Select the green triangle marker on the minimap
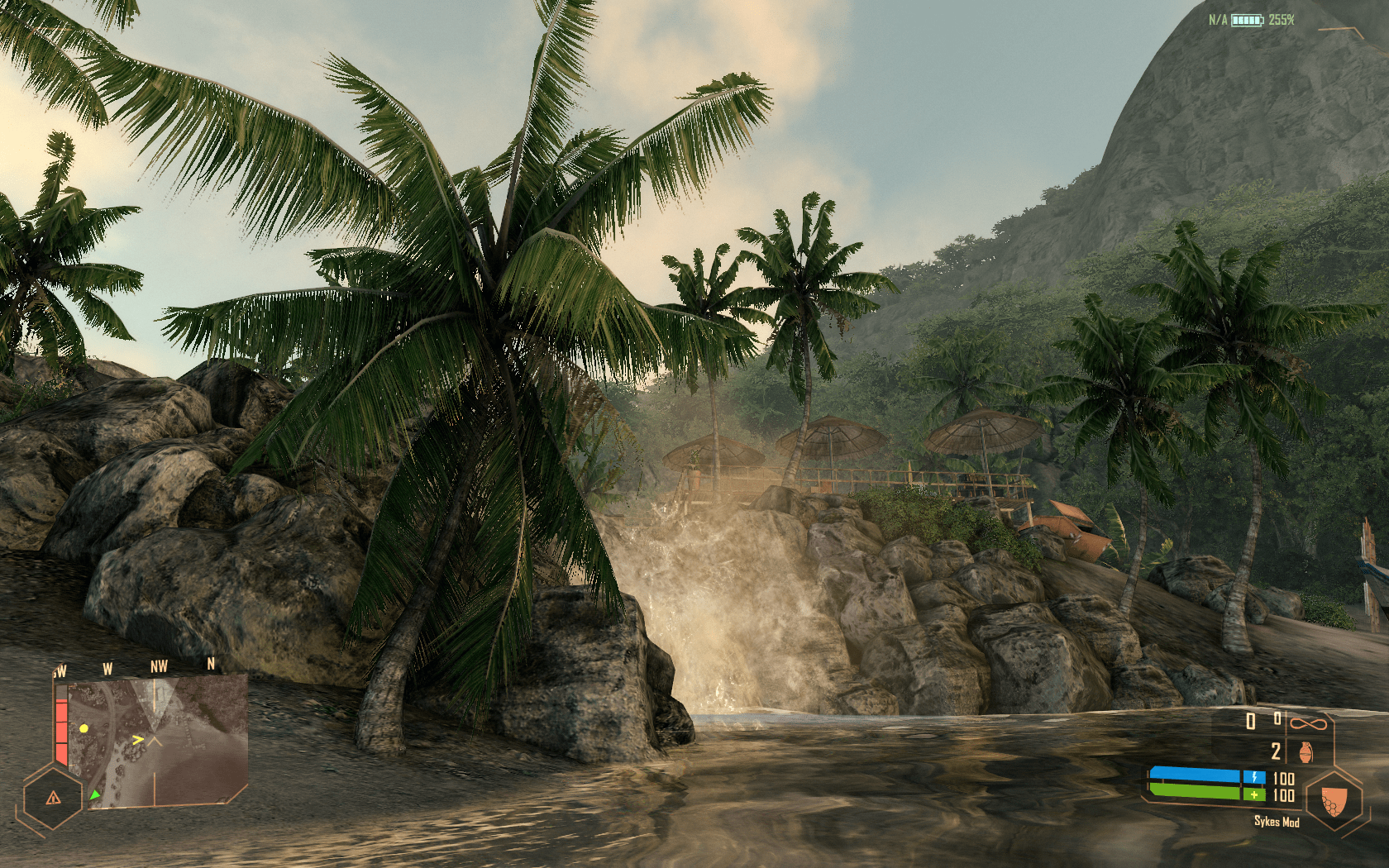1389x868 pixels. click(95, 795)
